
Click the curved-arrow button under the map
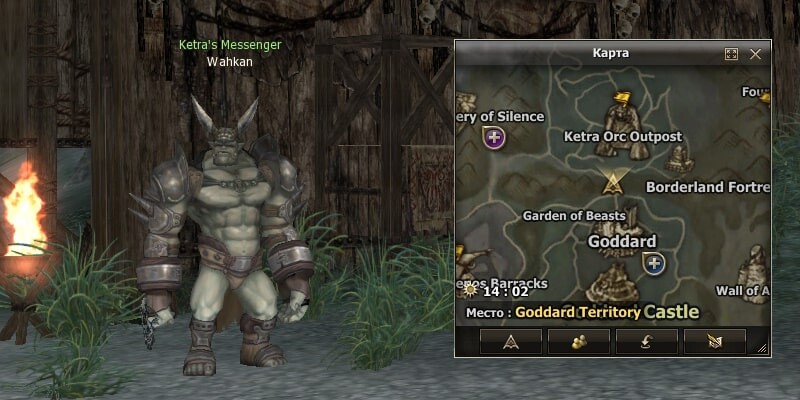[647, 341]
